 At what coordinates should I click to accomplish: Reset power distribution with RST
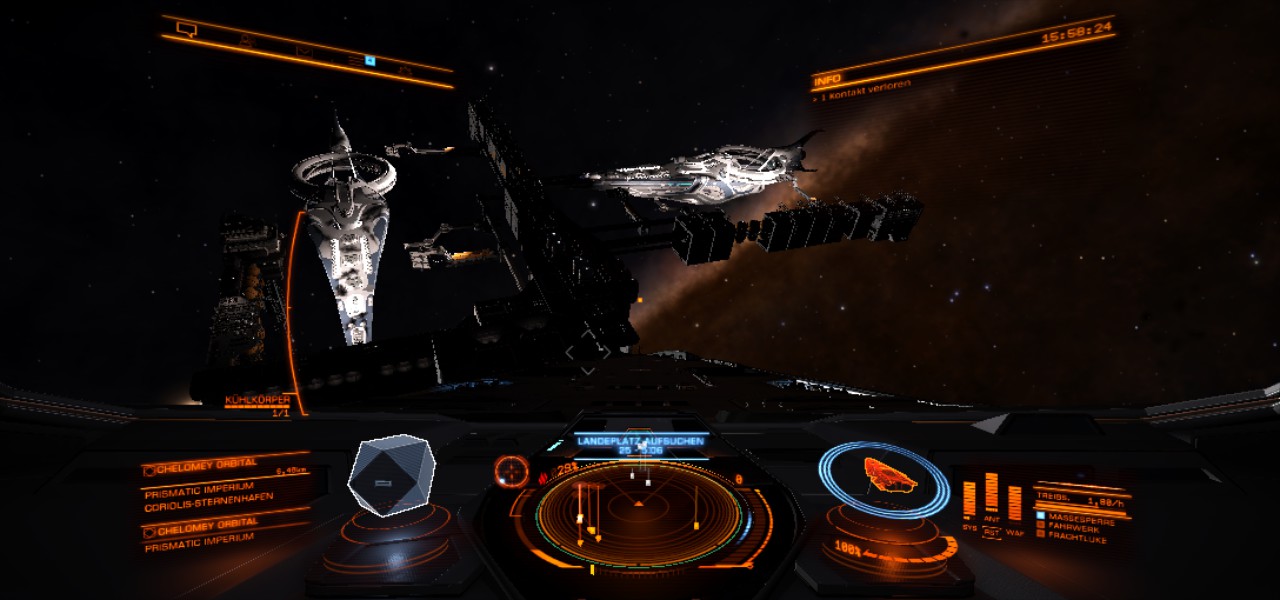click(991, 533)
